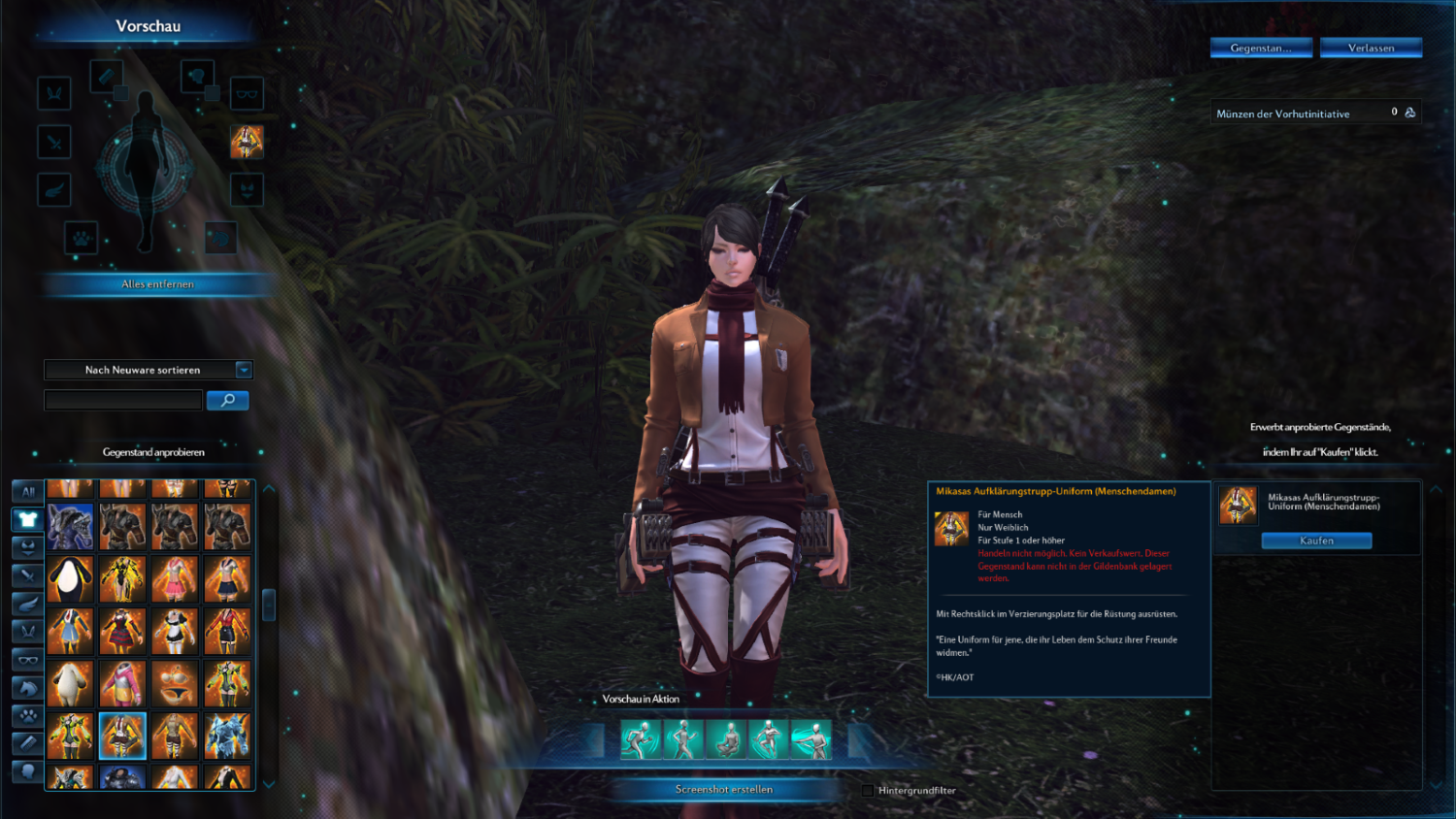This screenshot has width=1456, height=819.
Task: Toggle the Hintergrundfilter checkbox
Action: coord(868,790)
